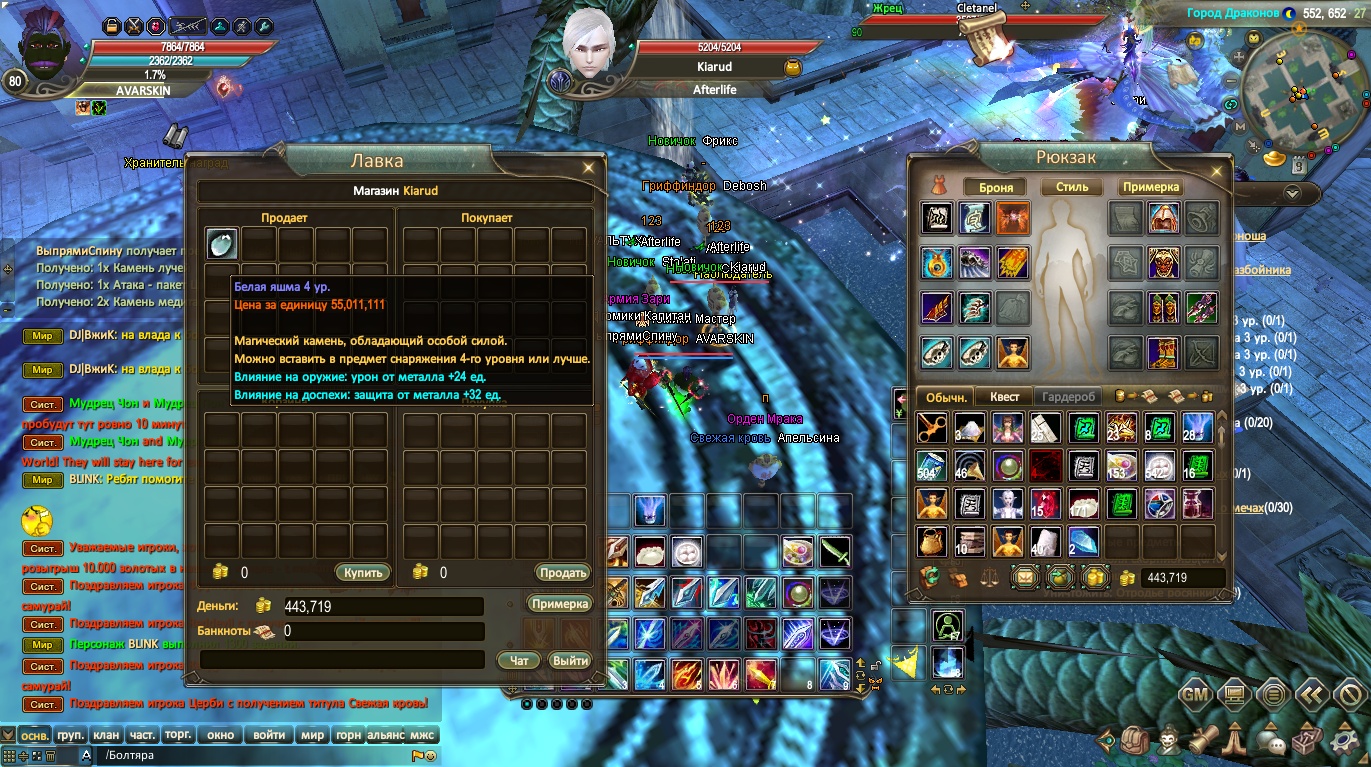
Task: Switch chat to the груп. channel
Action: [70, 735]
